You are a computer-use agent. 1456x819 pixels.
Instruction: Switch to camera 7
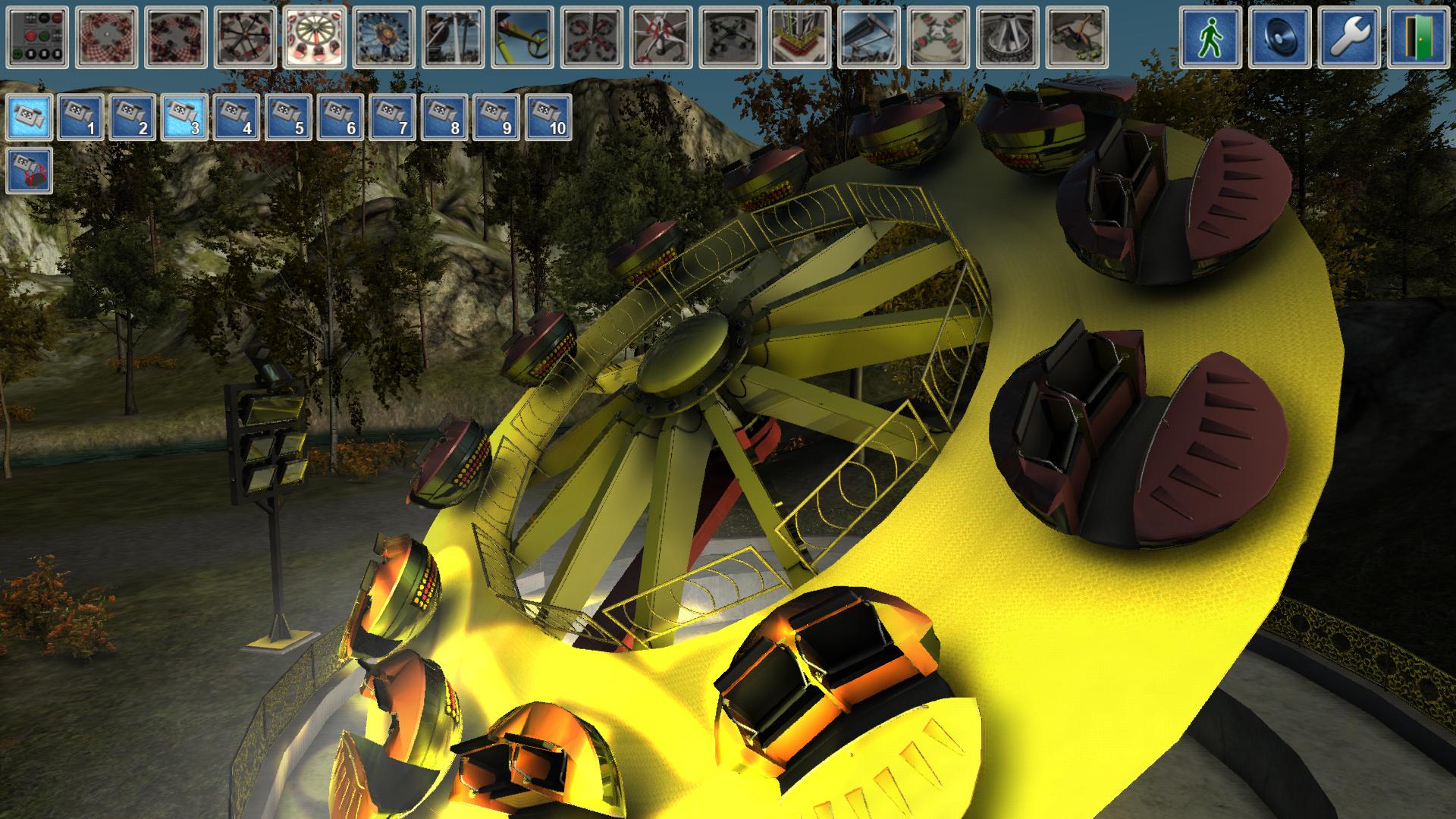(393, 118)
